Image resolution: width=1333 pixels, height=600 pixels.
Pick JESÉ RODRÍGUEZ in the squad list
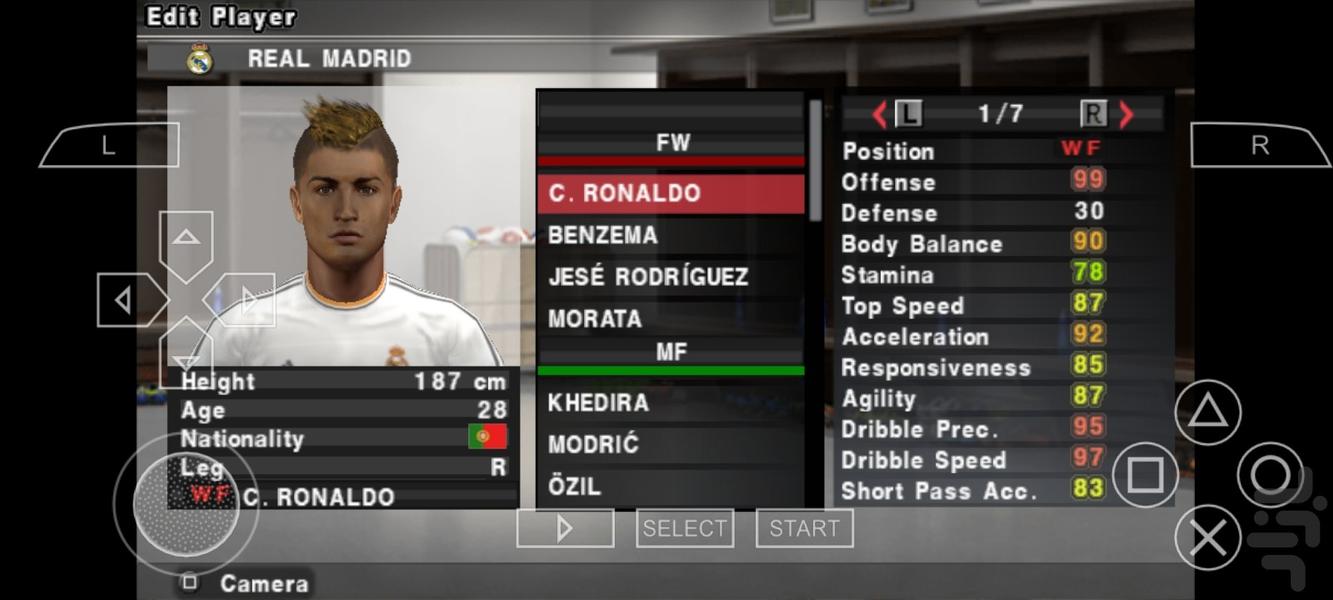click(670, 277)
